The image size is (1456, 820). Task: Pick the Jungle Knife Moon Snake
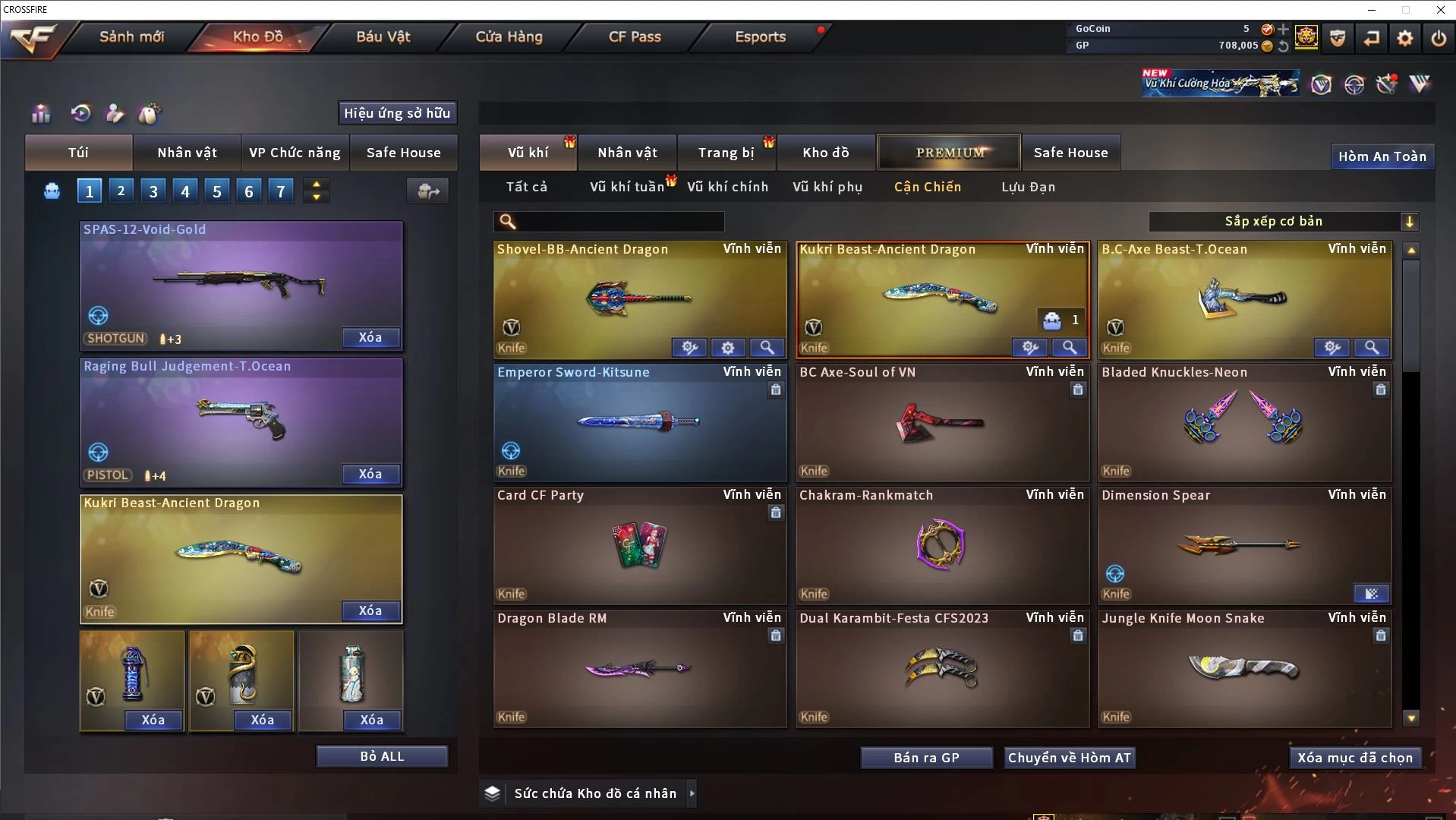click(1243, 668)
